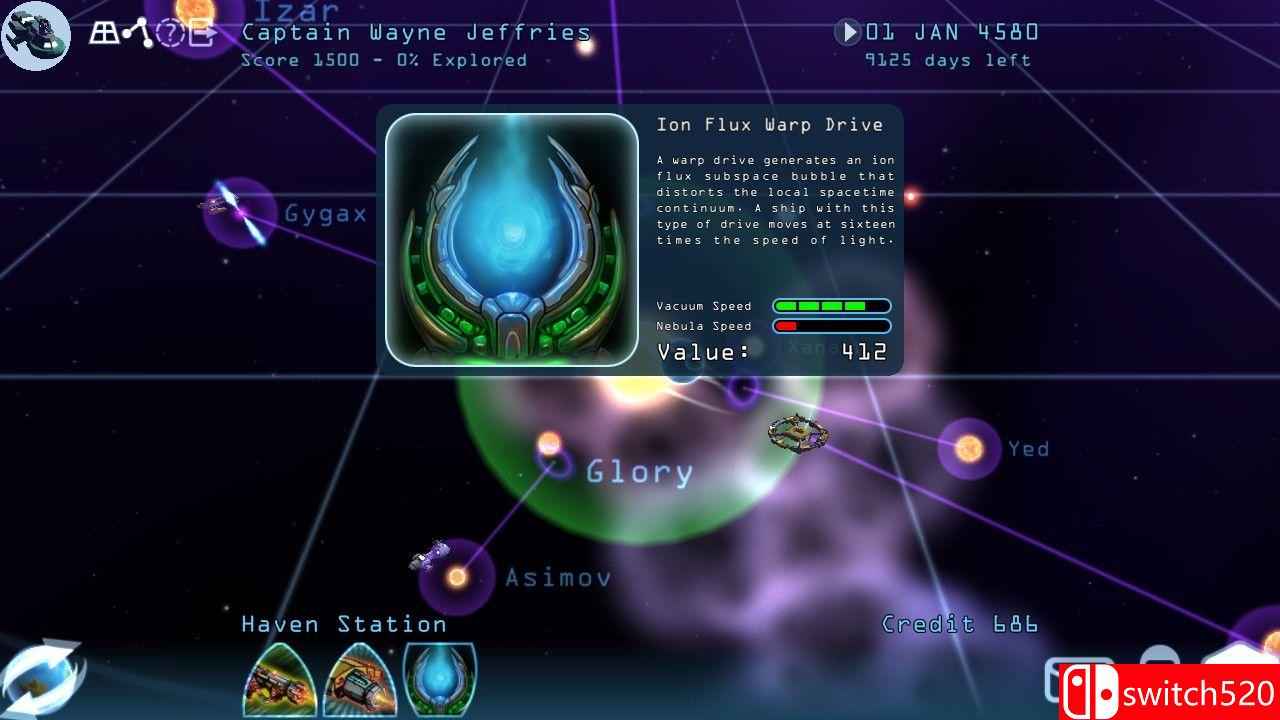
Task: Open the galaxy map grid icon
Action: 104,32
